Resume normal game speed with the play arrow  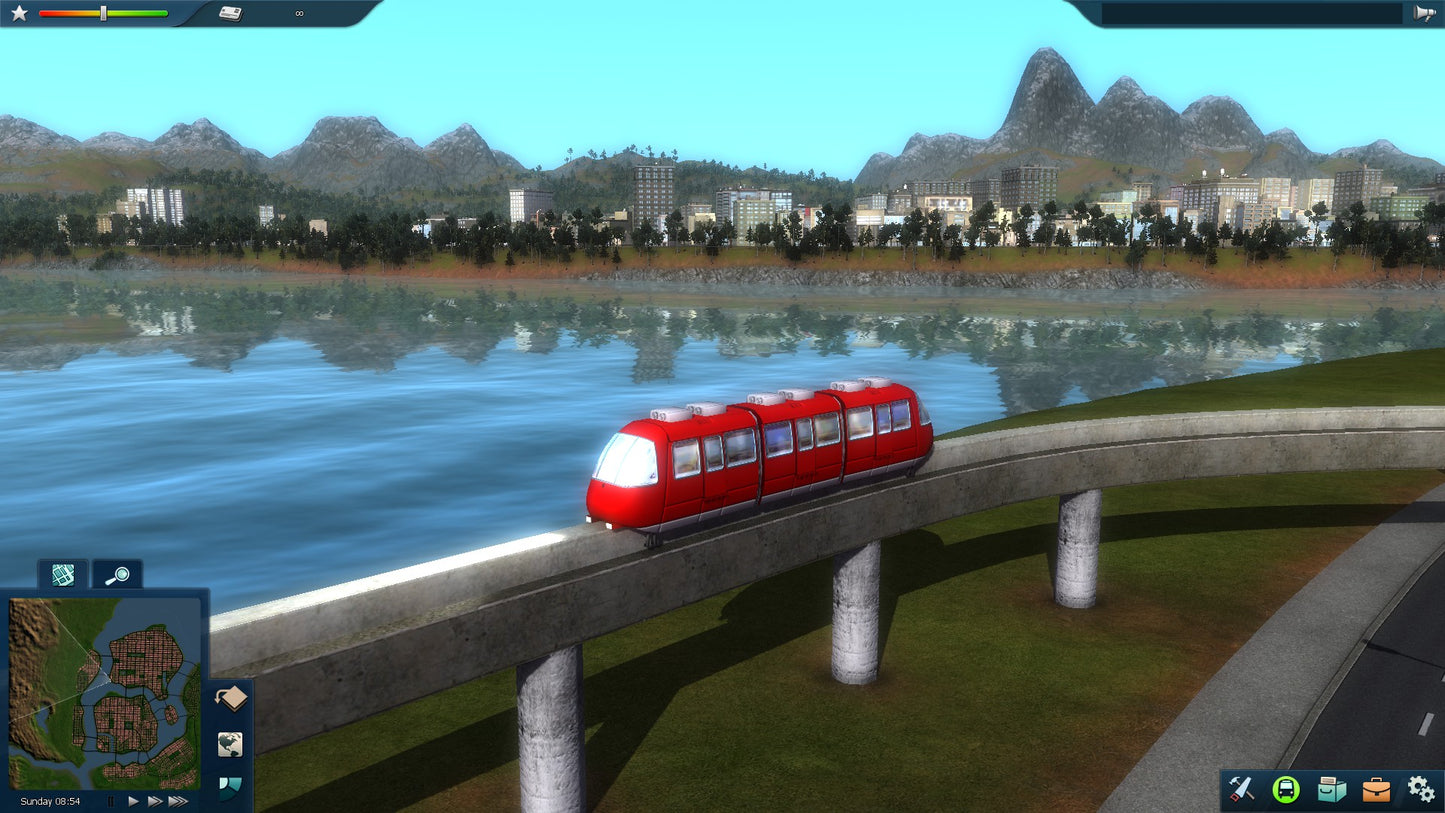coord(133,801)
